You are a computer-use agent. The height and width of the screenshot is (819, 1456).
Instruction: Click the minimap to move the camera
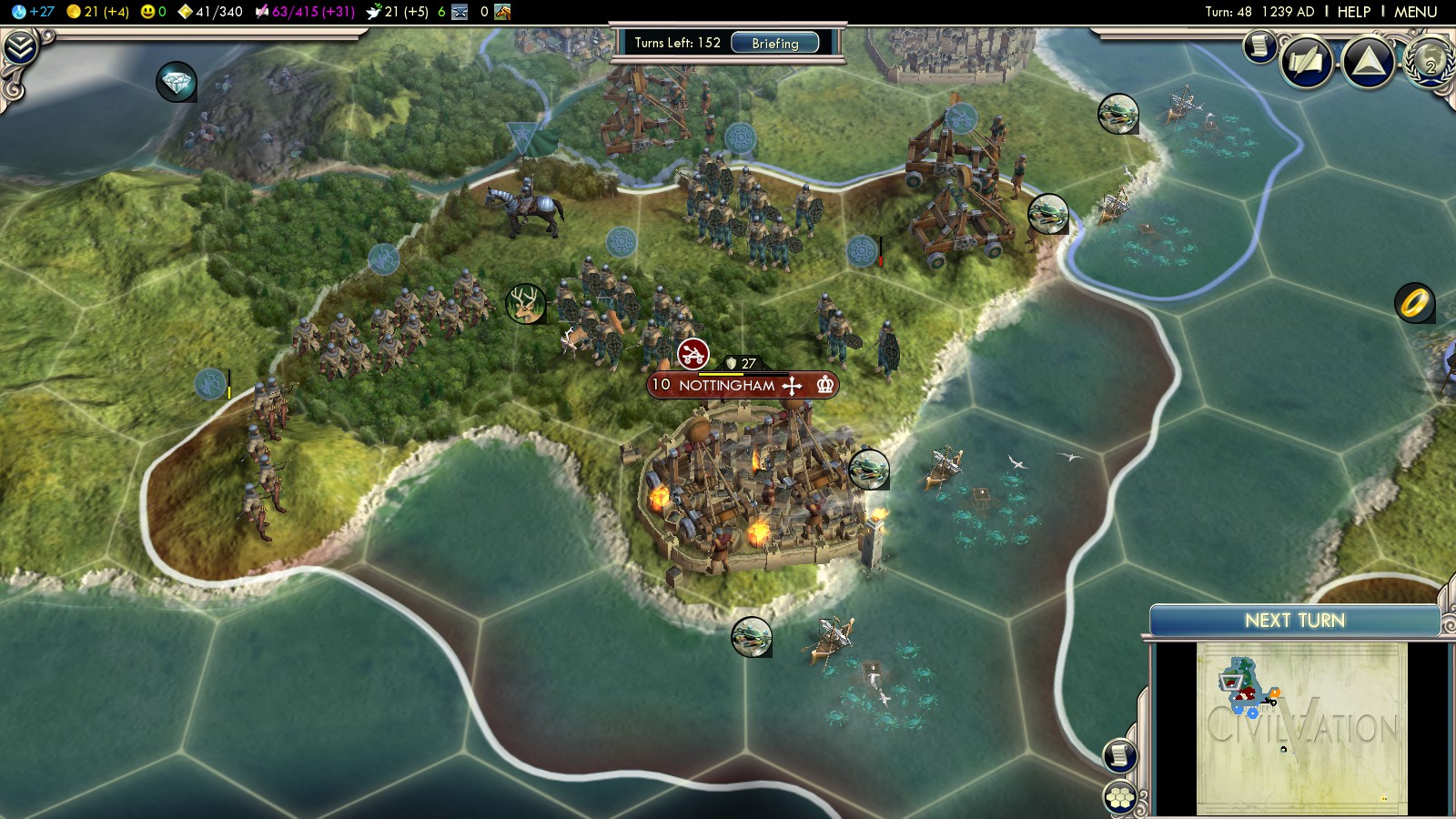click(x=1301, y=728)
